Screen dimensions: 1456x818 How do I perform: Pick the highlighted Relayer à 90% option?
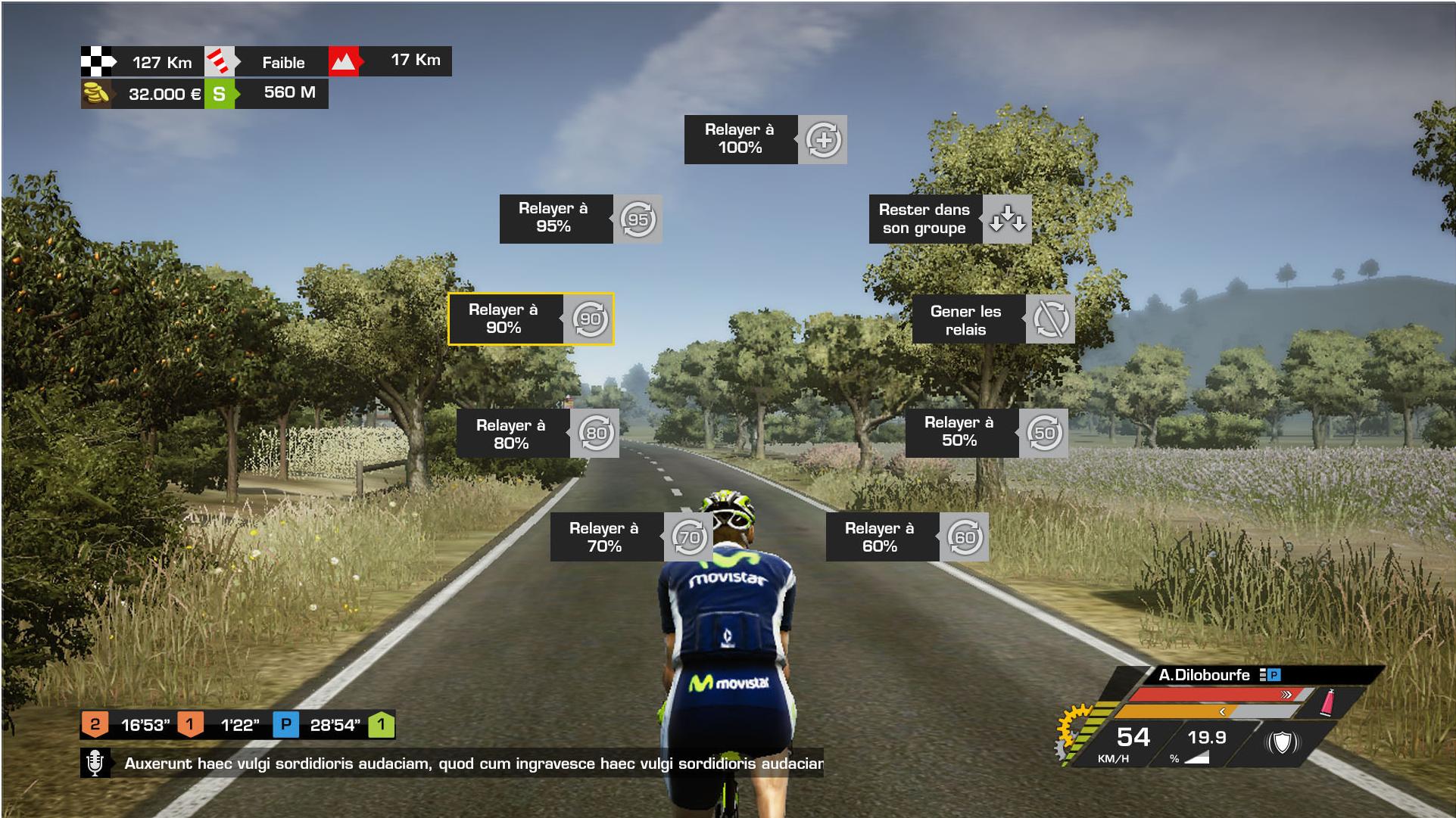coord(530,319)
